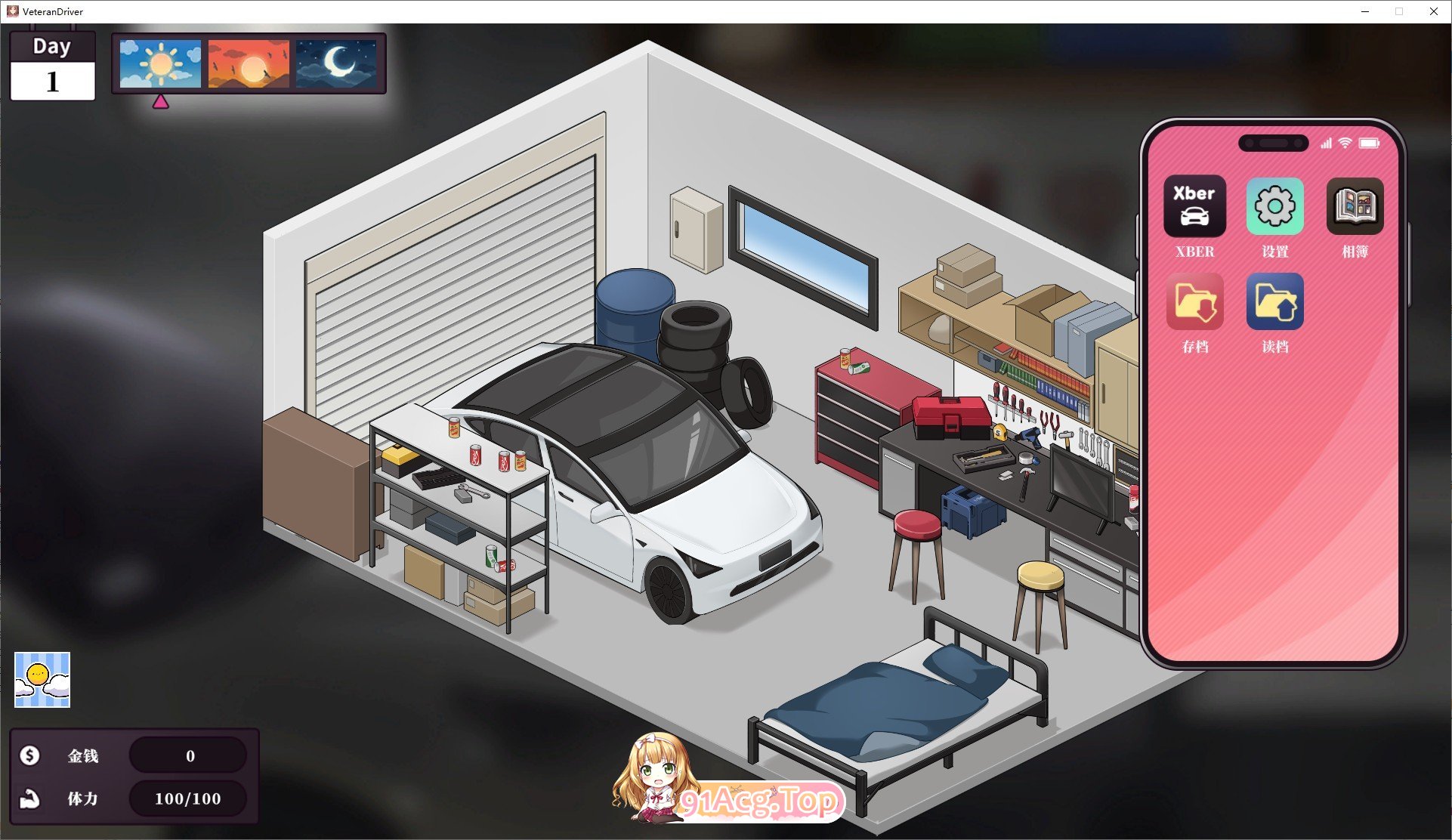
Task: Click the 100/100 stamina value
Action: 187,798
